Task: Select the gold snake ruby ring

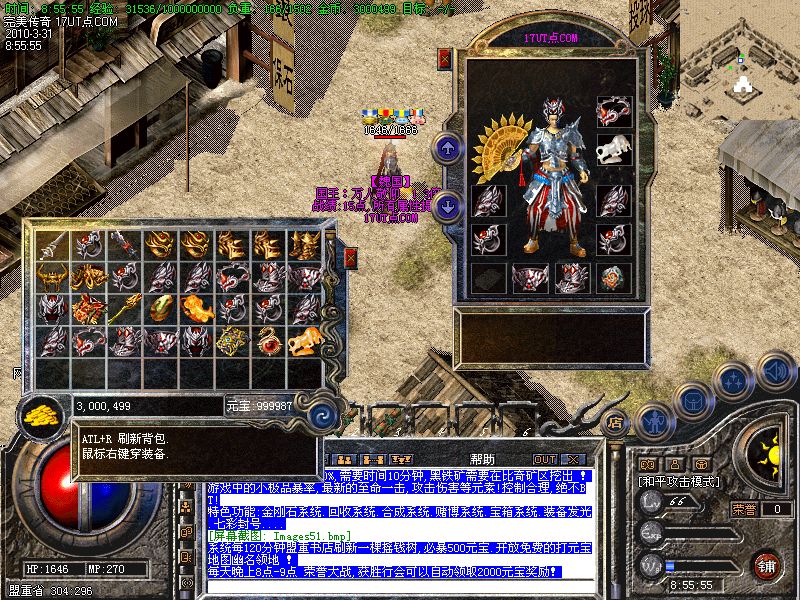Action: tap(269, 340)
